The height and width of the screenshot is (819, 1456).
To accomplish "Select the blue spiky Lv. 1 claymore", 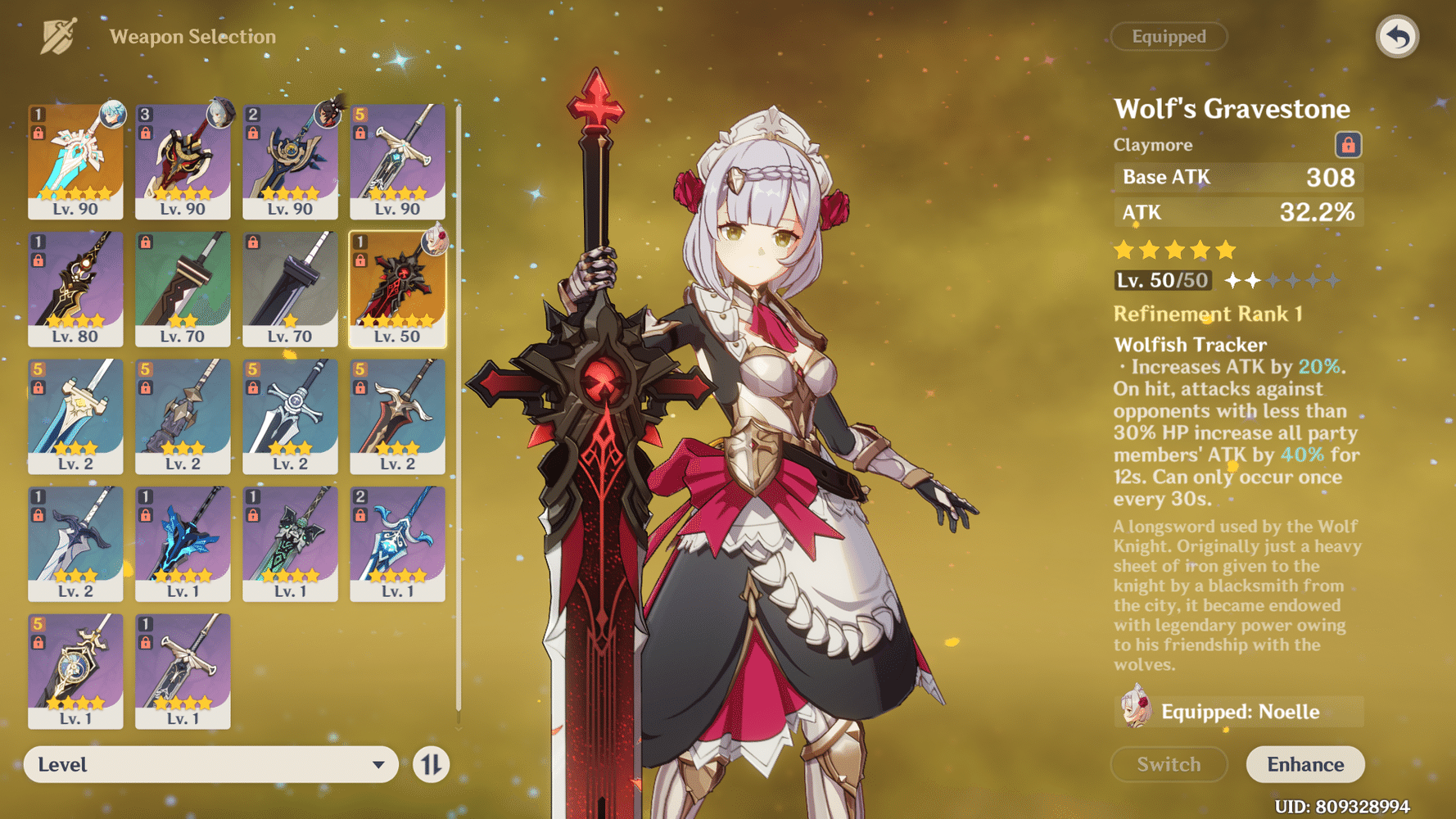I will click(x=183, y=543).
